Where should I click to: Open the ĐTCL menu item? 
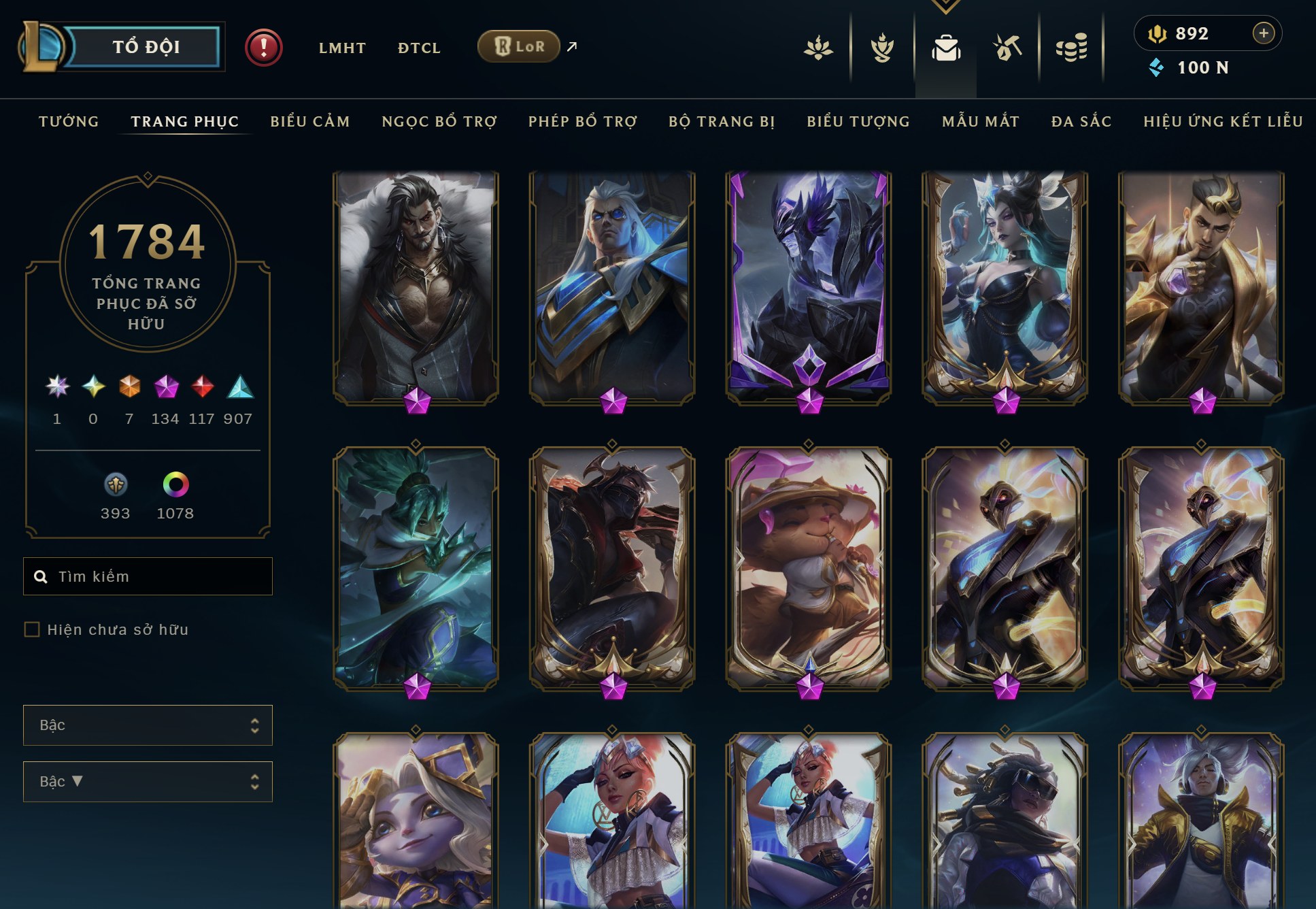tap(418, 48)
